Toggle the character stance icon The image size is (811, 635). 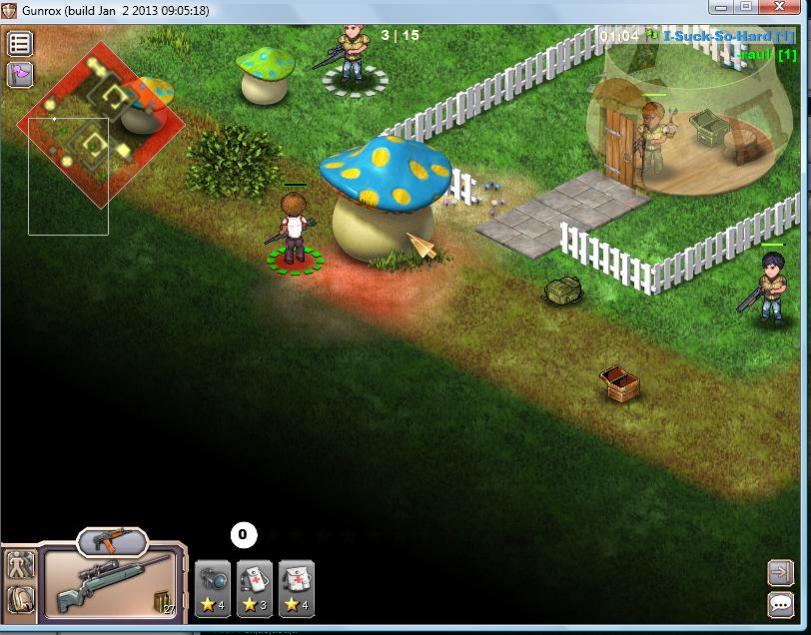point(20,565)
